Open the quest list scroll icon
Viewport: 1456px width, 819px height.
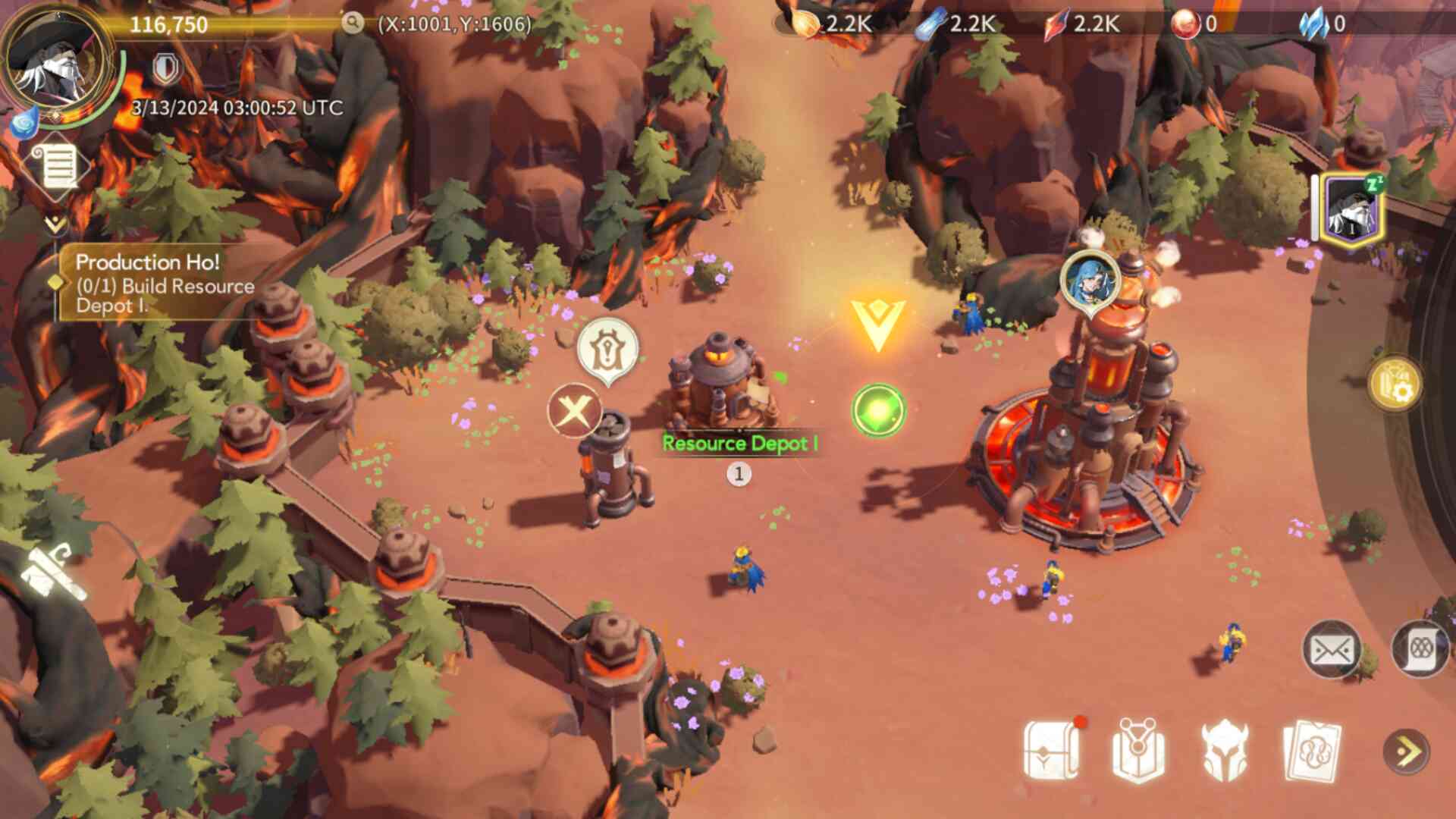[59, 165]
